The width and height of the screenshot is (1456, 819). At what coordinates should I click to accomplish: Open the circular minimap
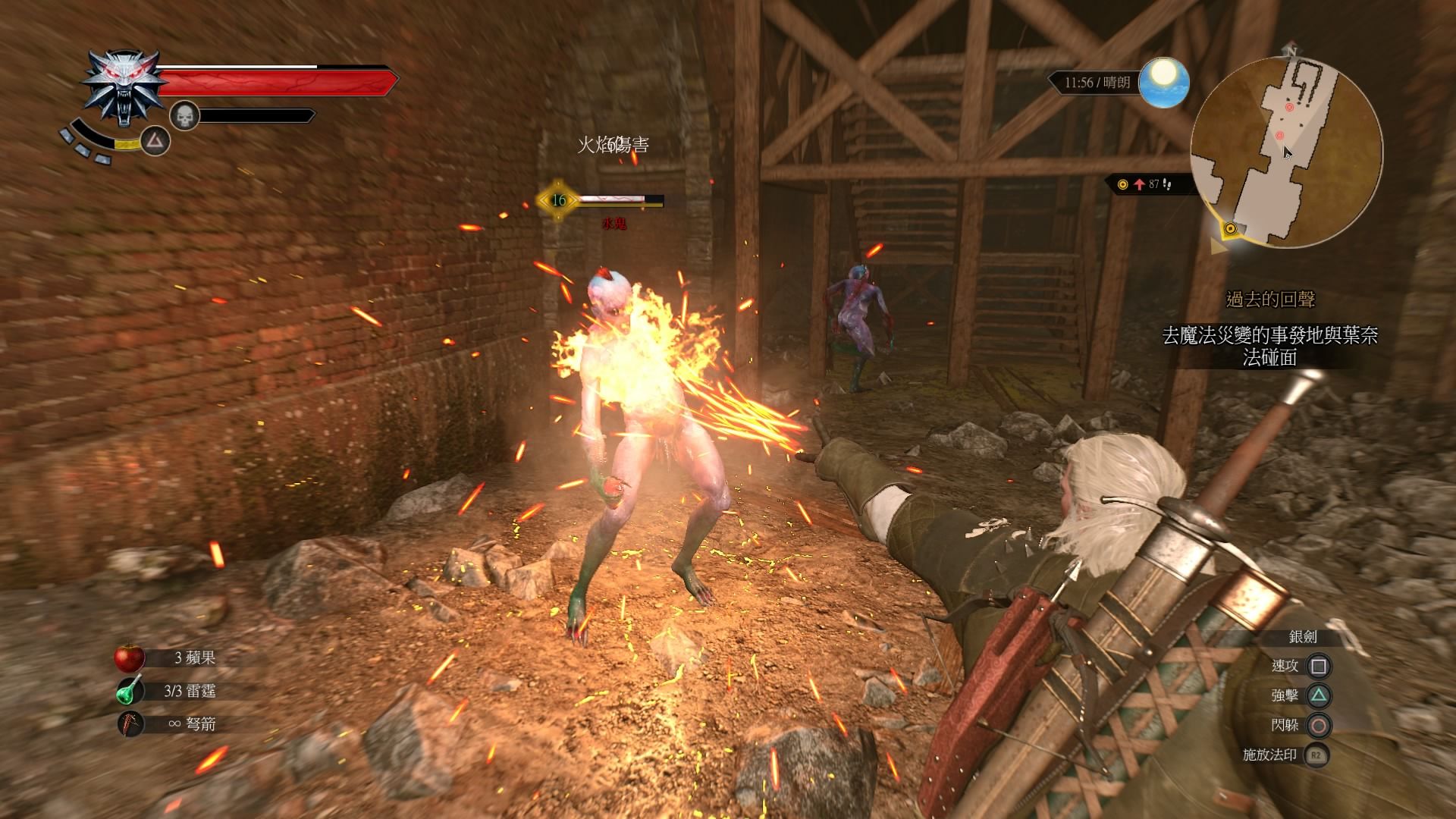pos(1286,152)
